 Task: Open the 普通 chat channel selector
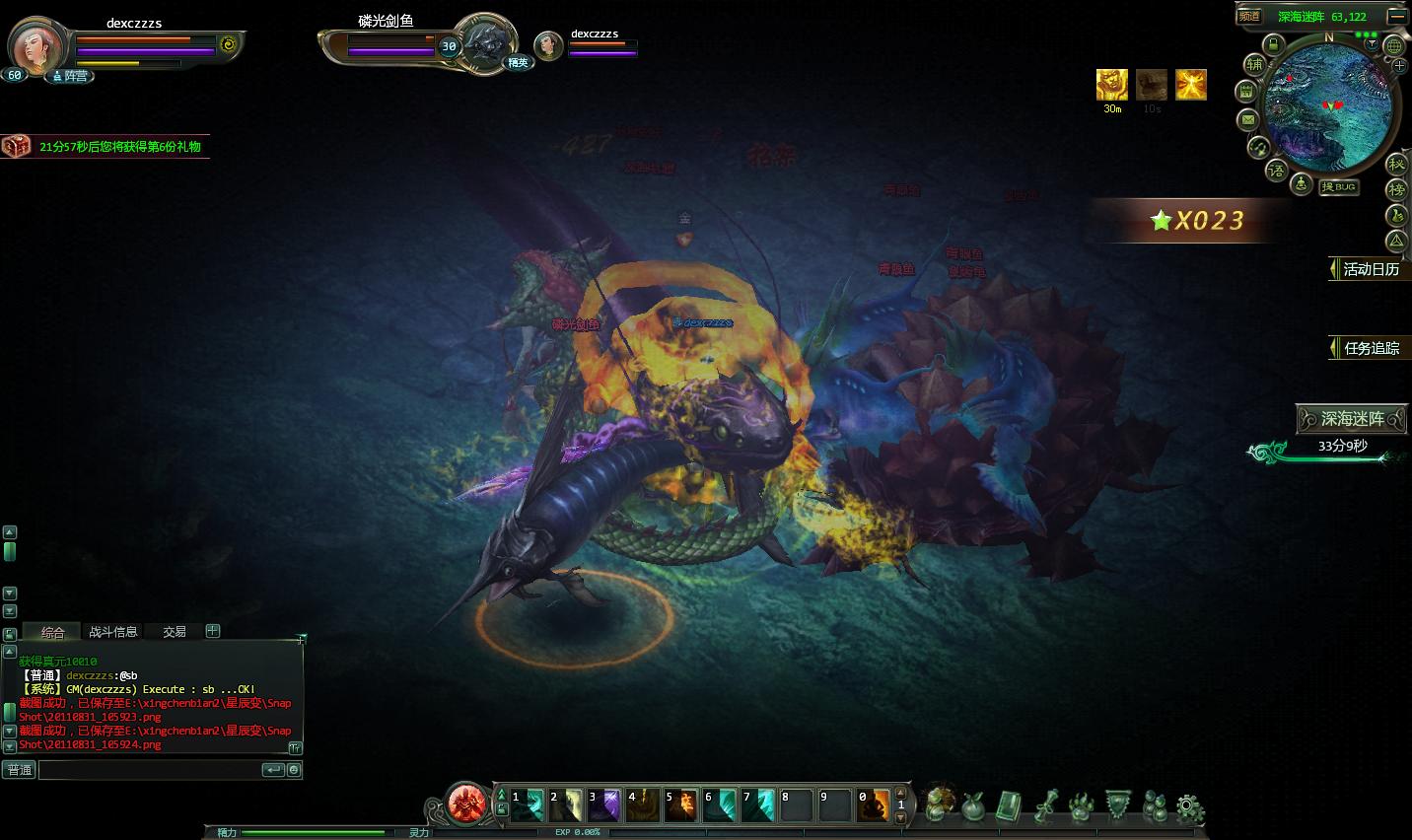pos(20,770)
